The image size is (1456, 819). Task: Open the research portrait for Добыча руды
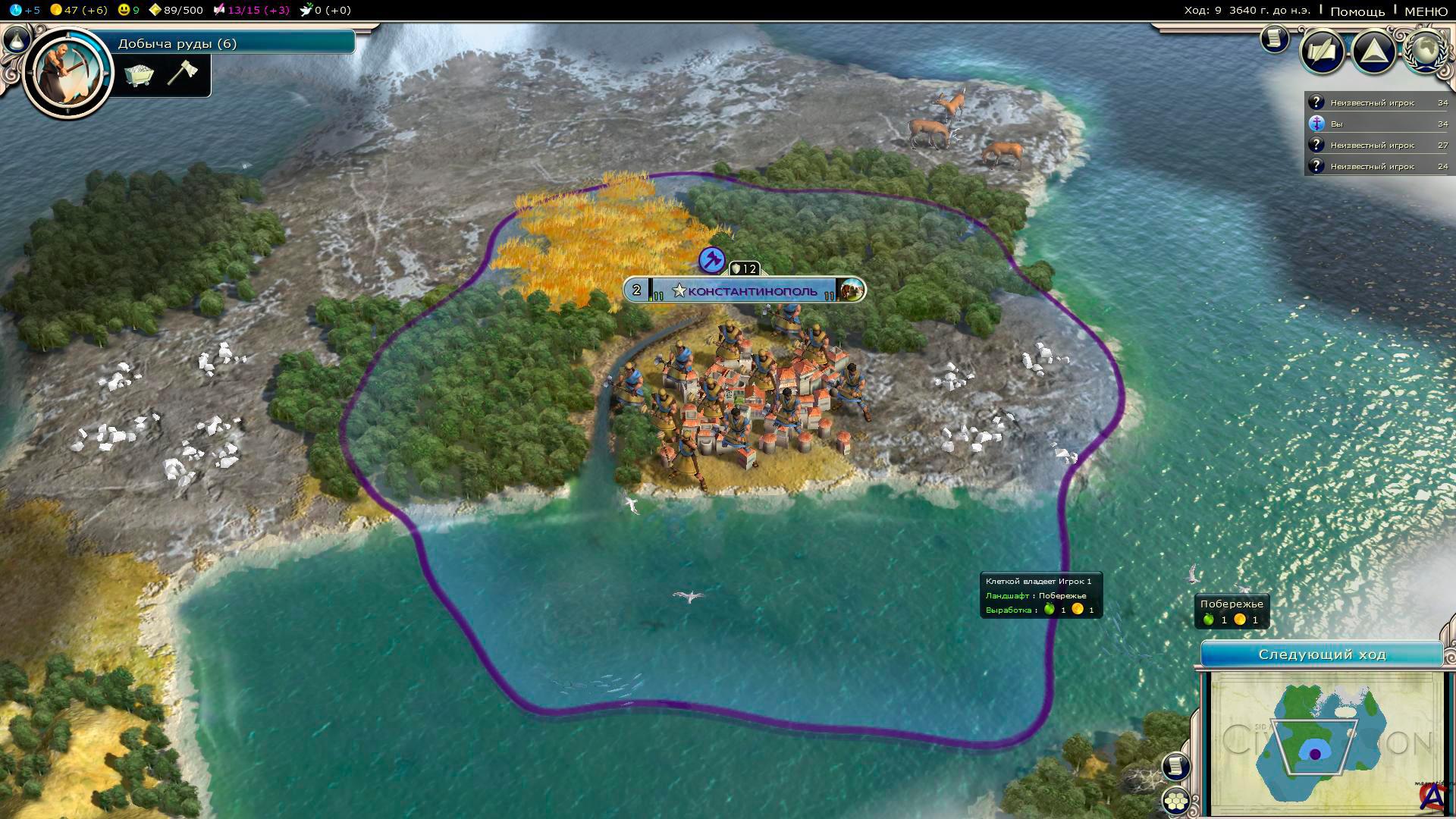pos(67,71)
